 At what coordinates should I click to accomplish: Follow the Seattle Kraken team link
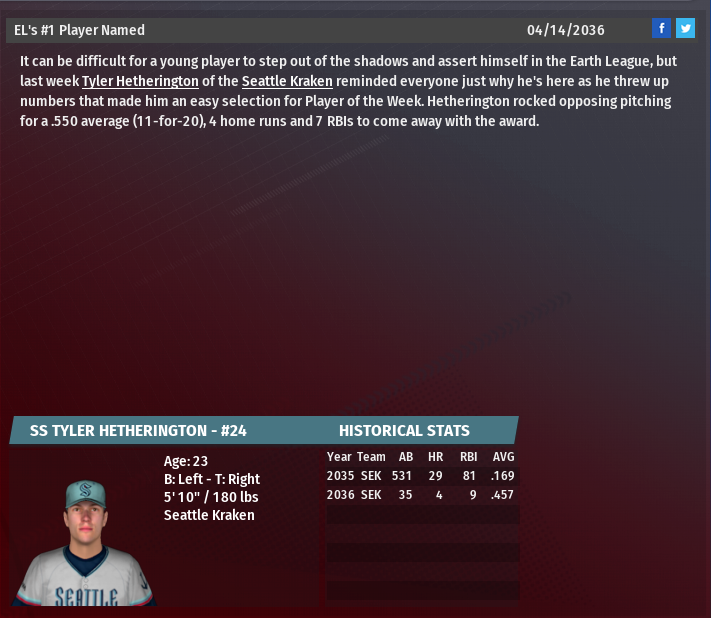click(x=287, y=81)
